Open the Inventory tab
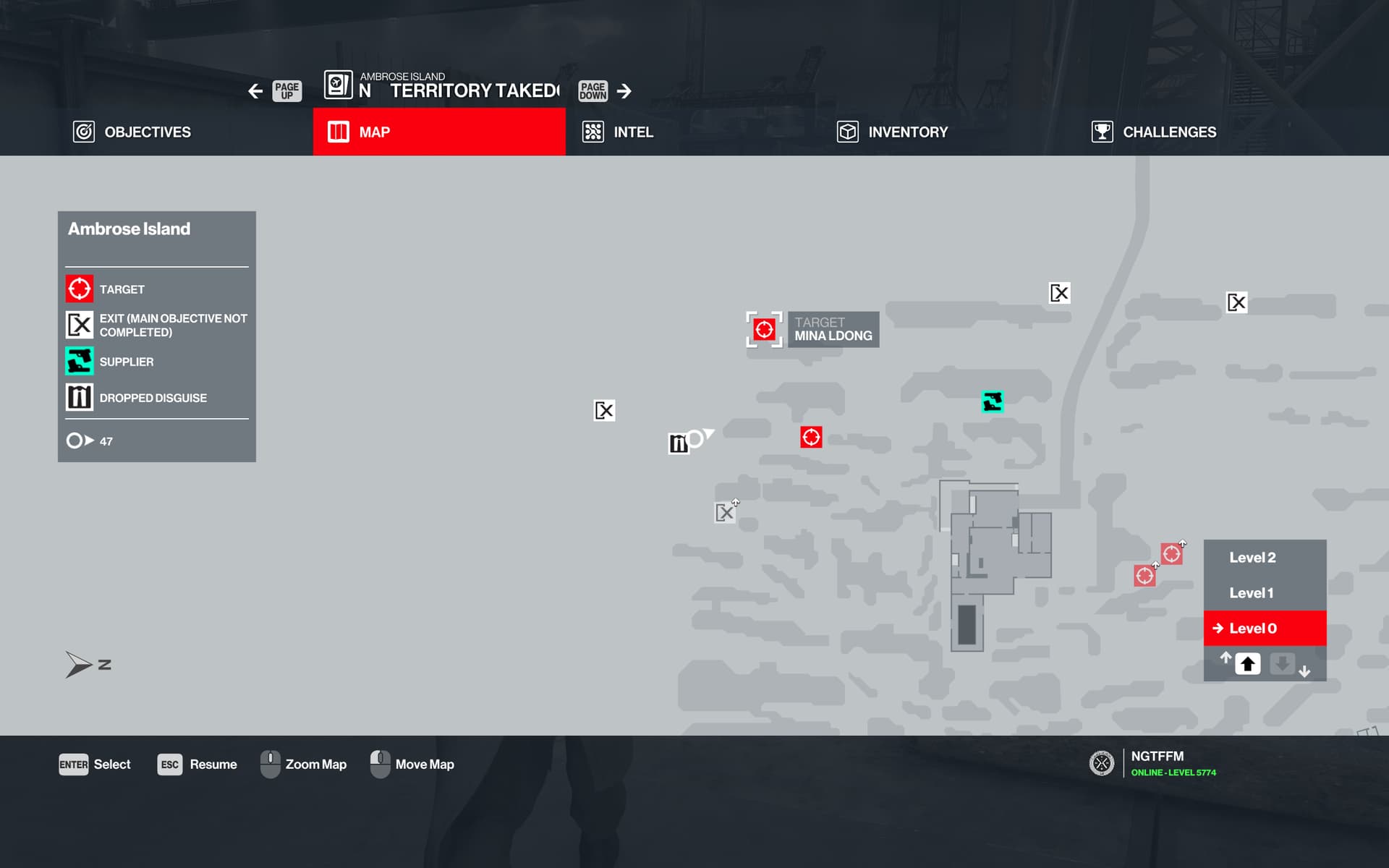The width and height of the screenshot is (1389, 868). [893, 132]
